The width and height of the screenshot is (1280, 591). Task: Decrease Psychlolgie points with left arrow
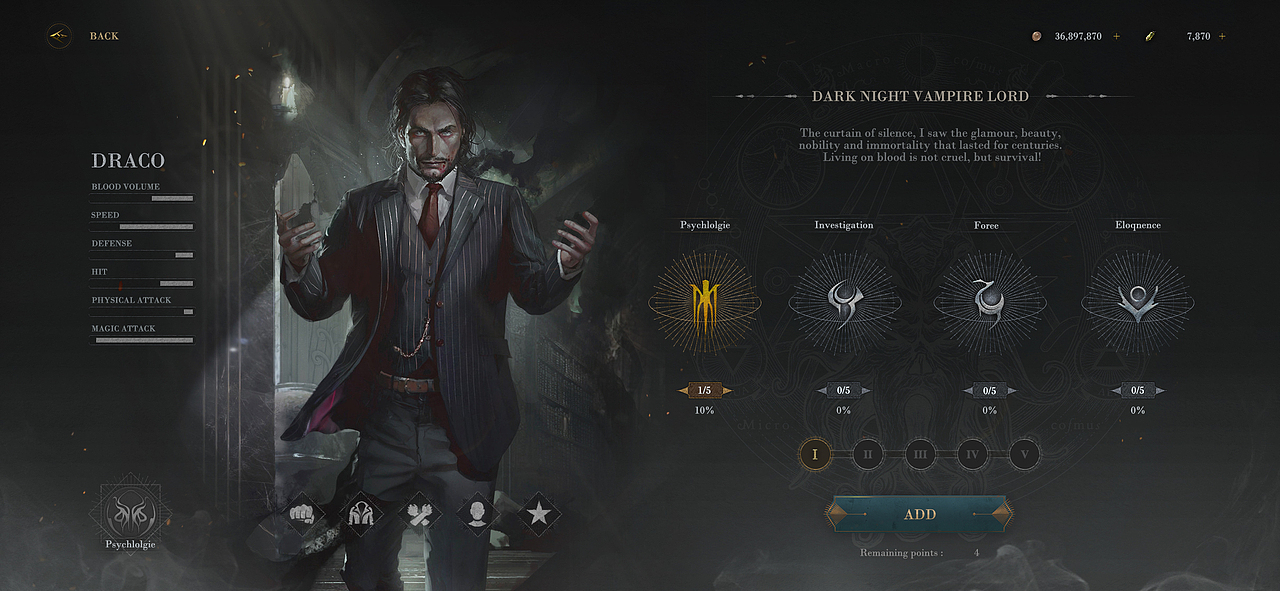click(x=683, y=390)
